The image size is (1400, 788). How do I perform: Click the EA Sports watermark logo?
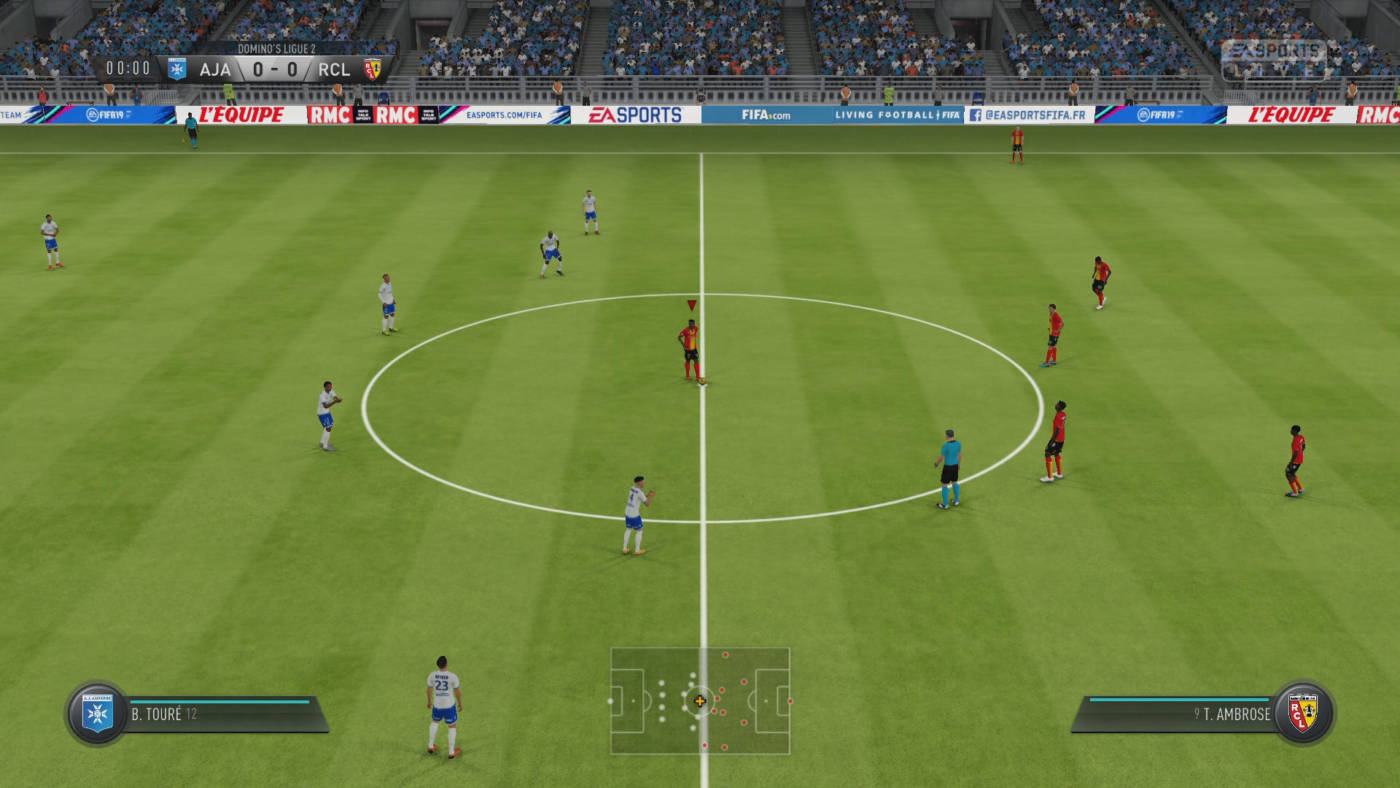point(1273,58)
